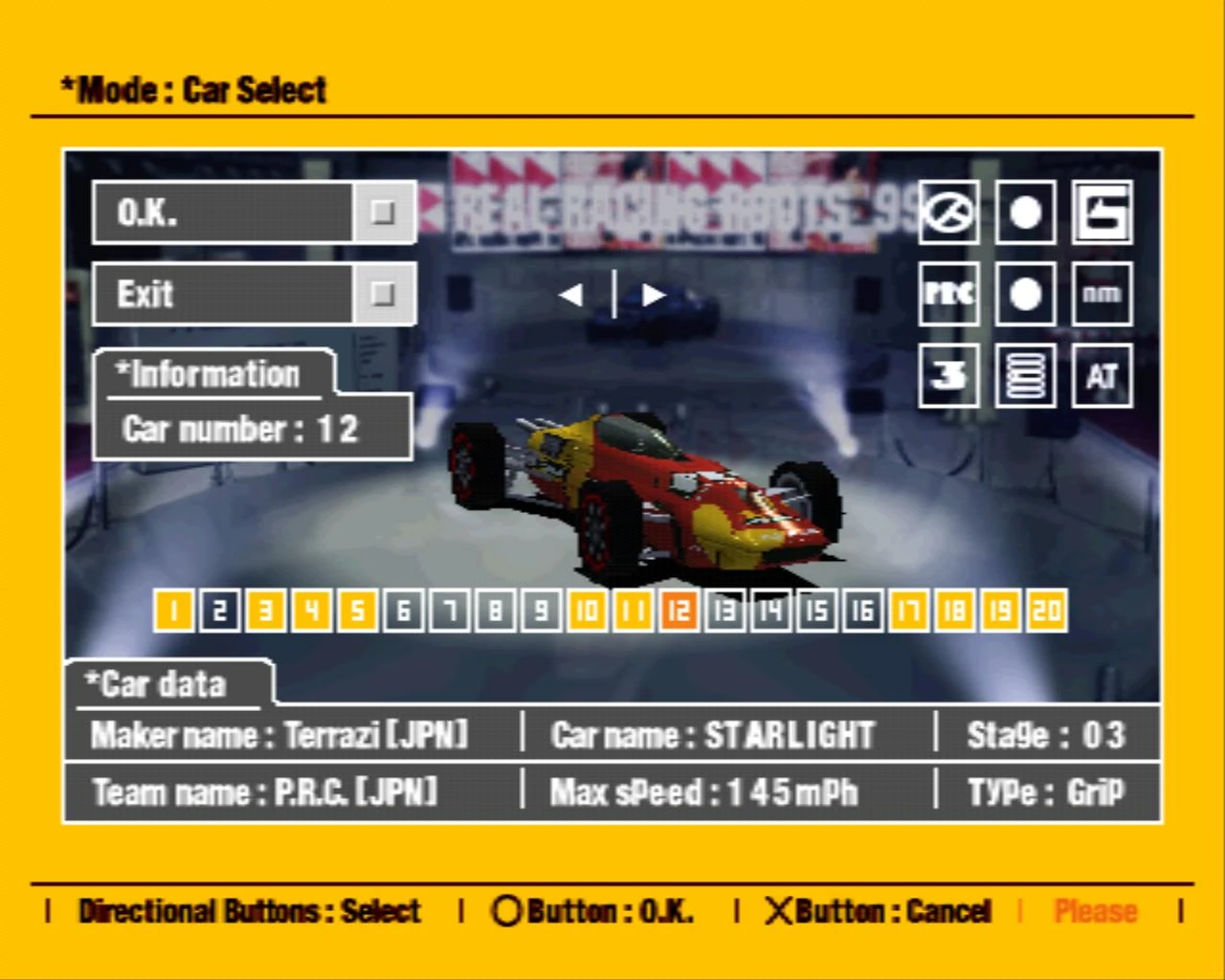Click the left arrow to rotate the car
The width and height of the screenshot is (1225, 980).
[x=571, y=296]
